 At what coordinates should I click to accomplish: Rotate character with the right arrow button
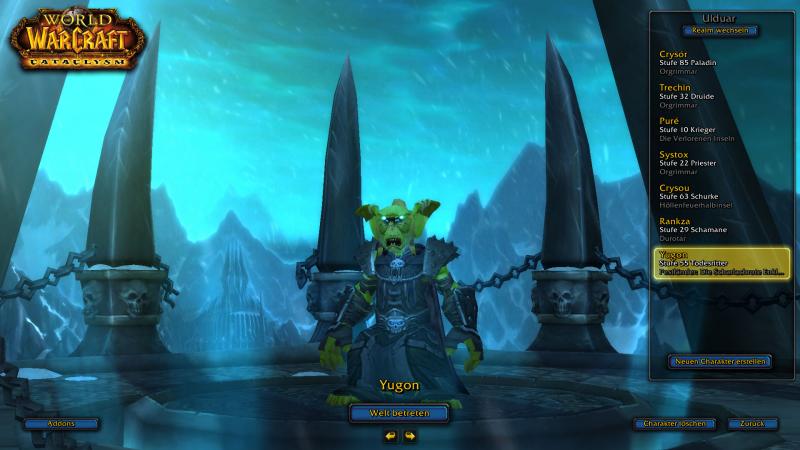(410, 436)
